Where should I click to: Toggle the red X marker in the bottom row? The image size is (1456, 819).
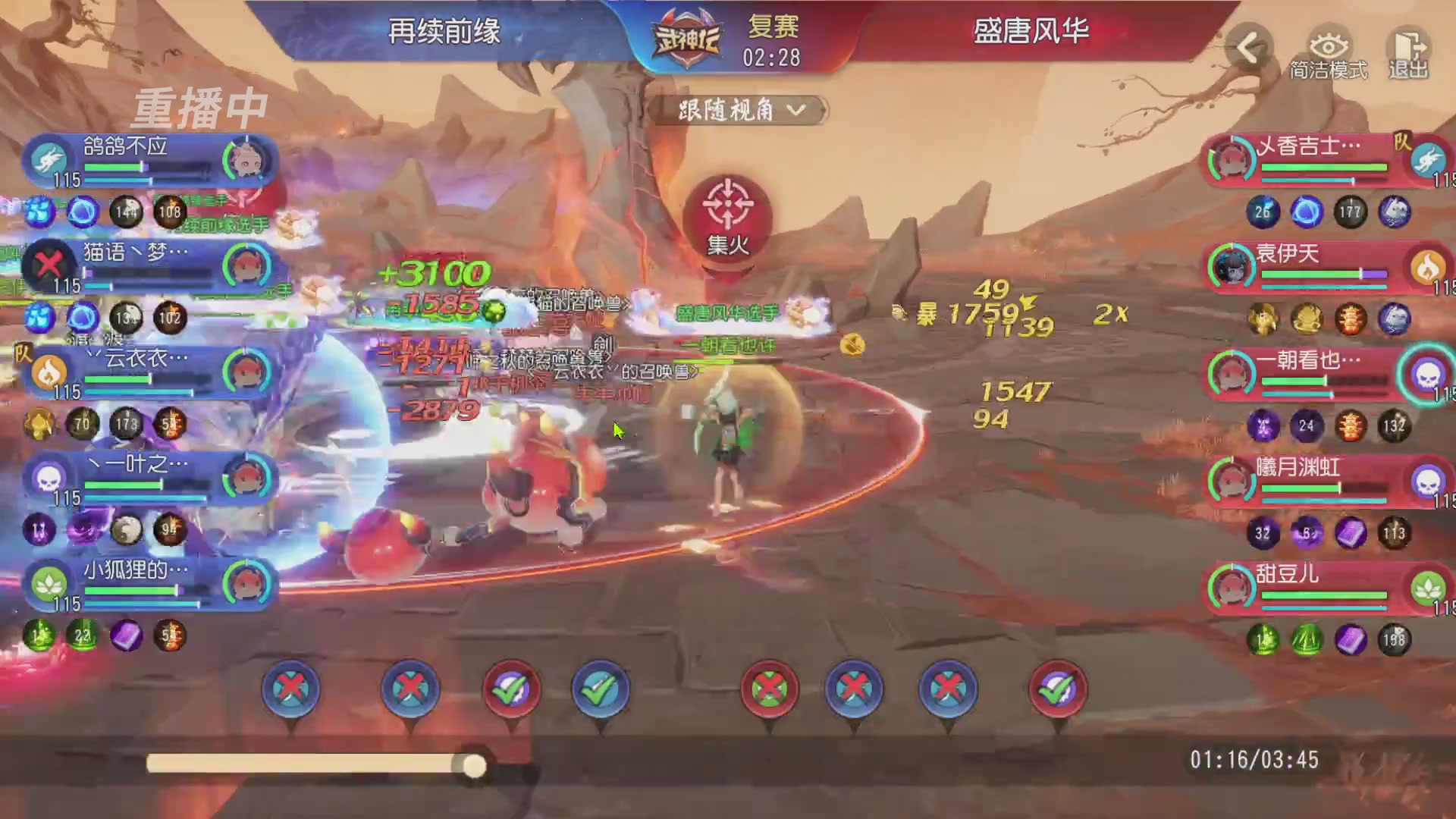tap(290, 689)
